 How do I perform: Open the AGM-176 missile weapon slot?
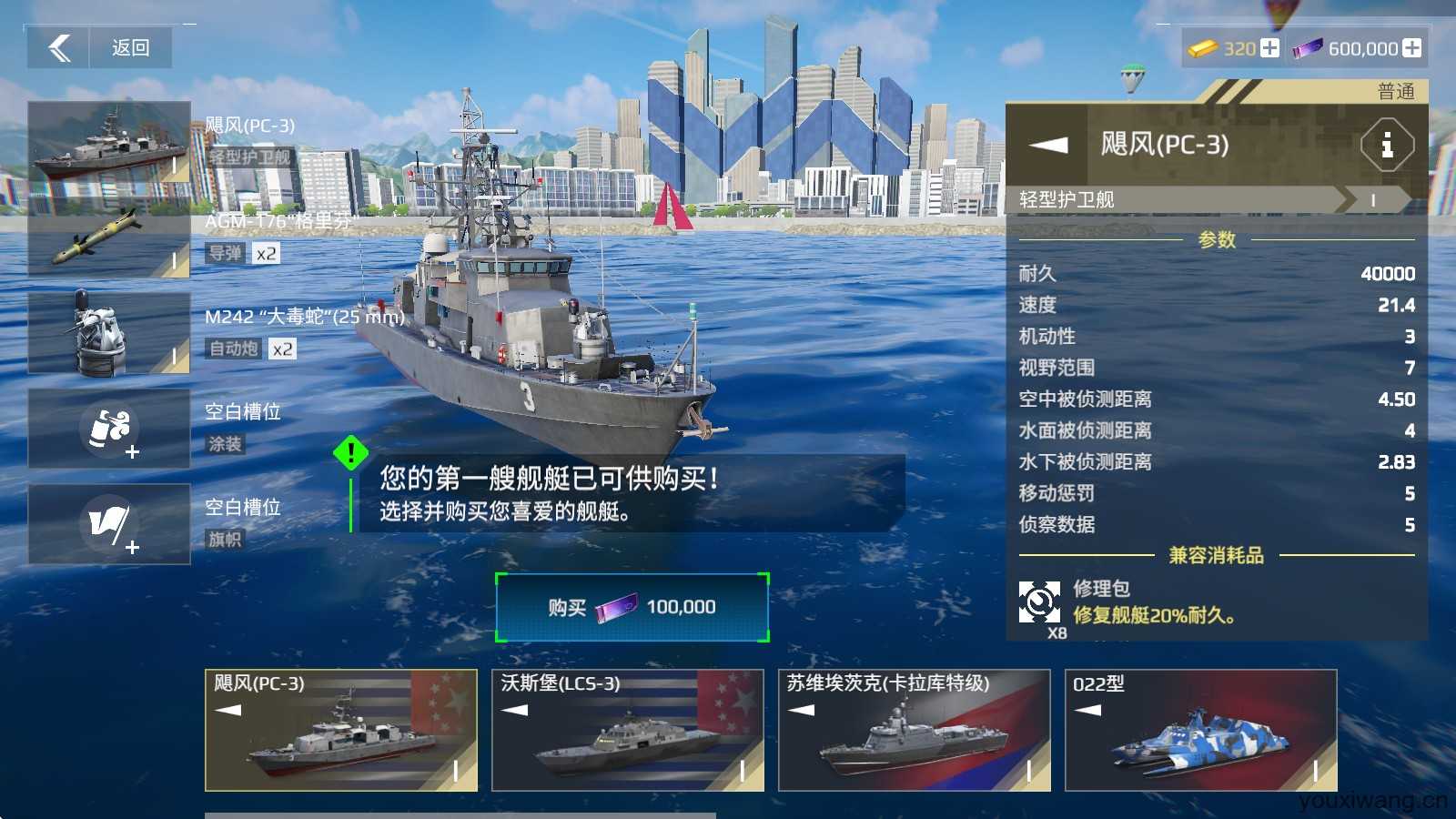109,238
